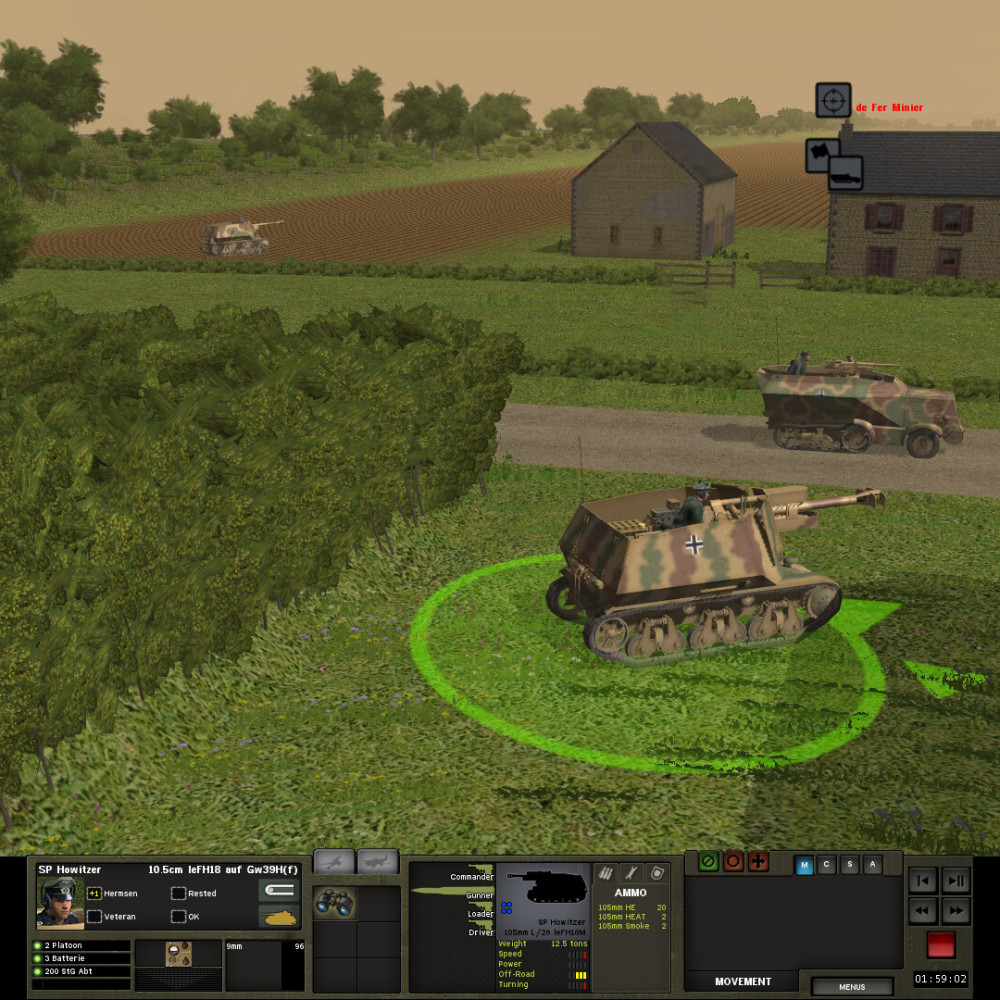Screen dimensions: 1000x1000
Task: Click the orange circle command button
Action: pos(733,861)
